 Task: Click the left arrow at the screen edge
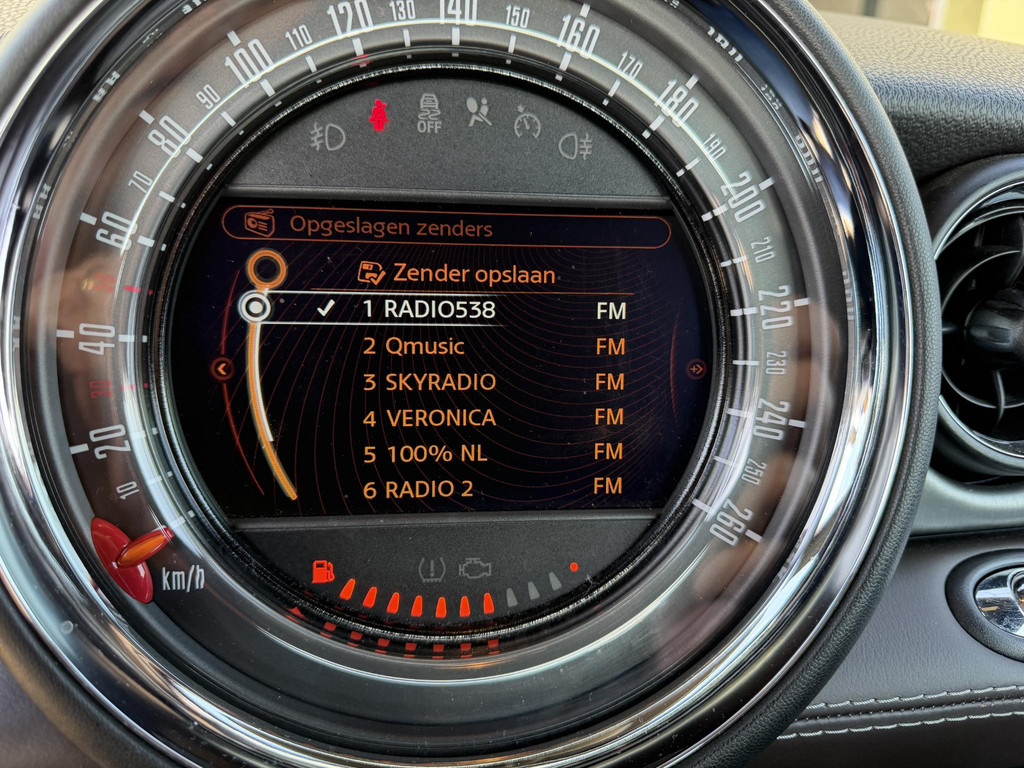click(x=222, y=370)
